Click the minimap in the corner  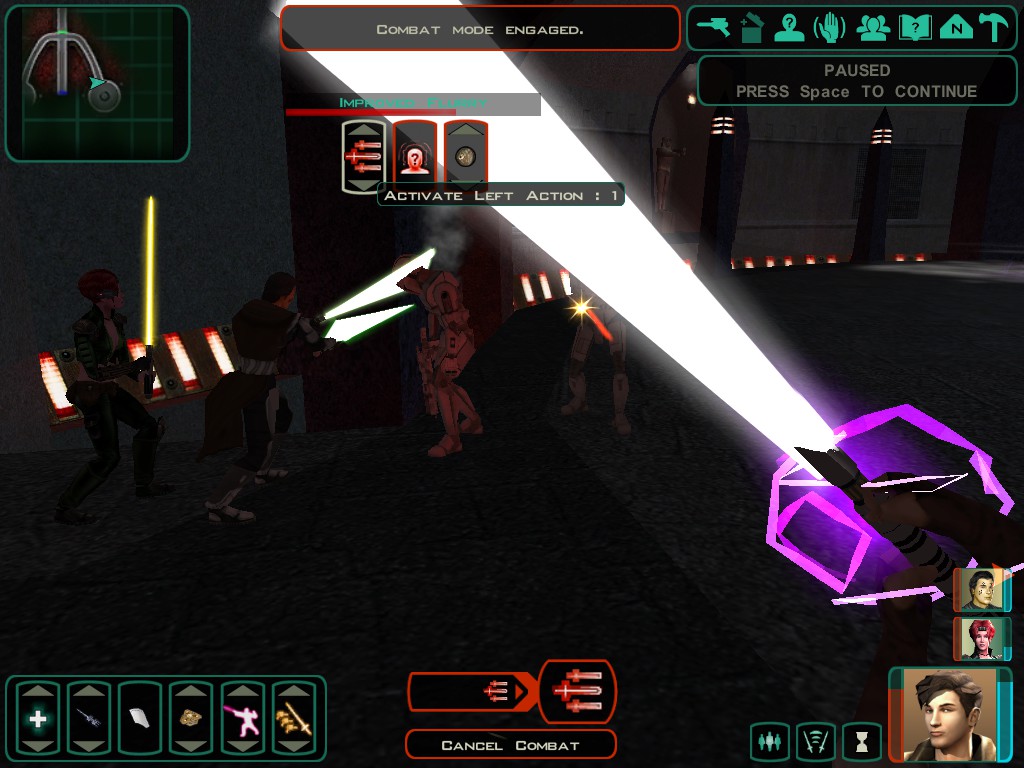(97, 83)
